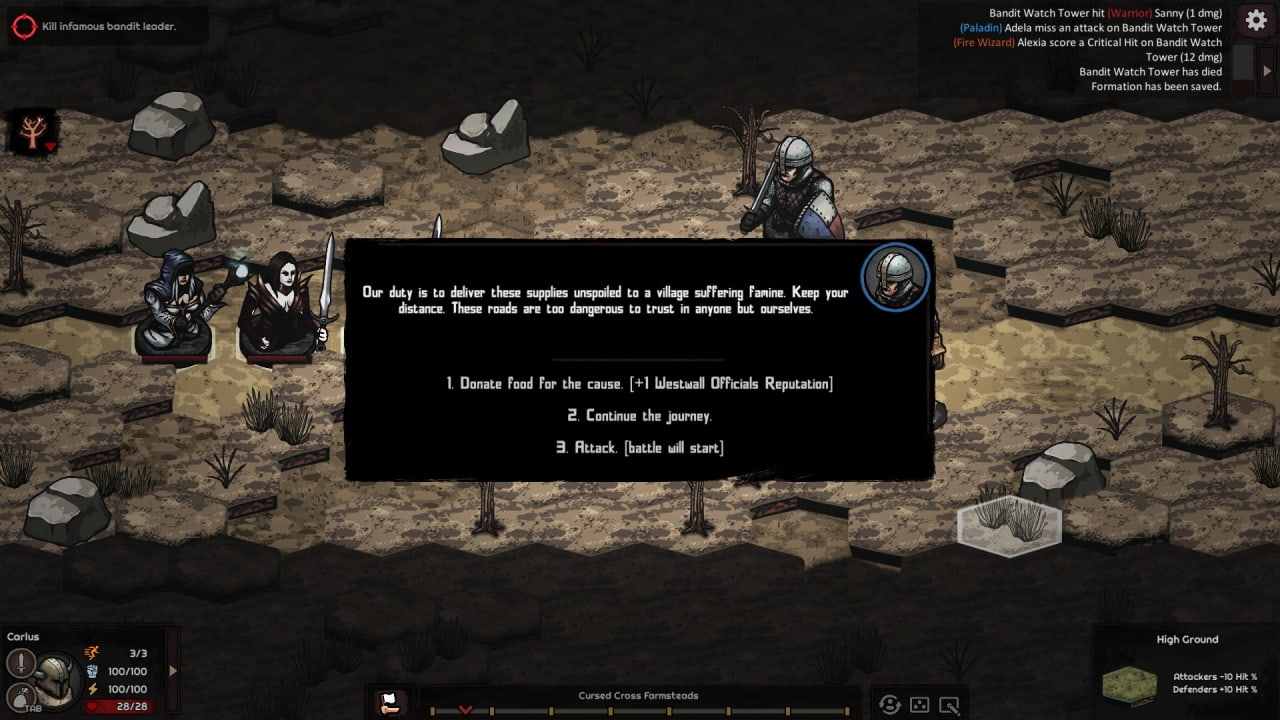The image size is (1280, 720).
Task: Open settings with the gear icon
Action: pyautogui.click(x=1256, y=21)
